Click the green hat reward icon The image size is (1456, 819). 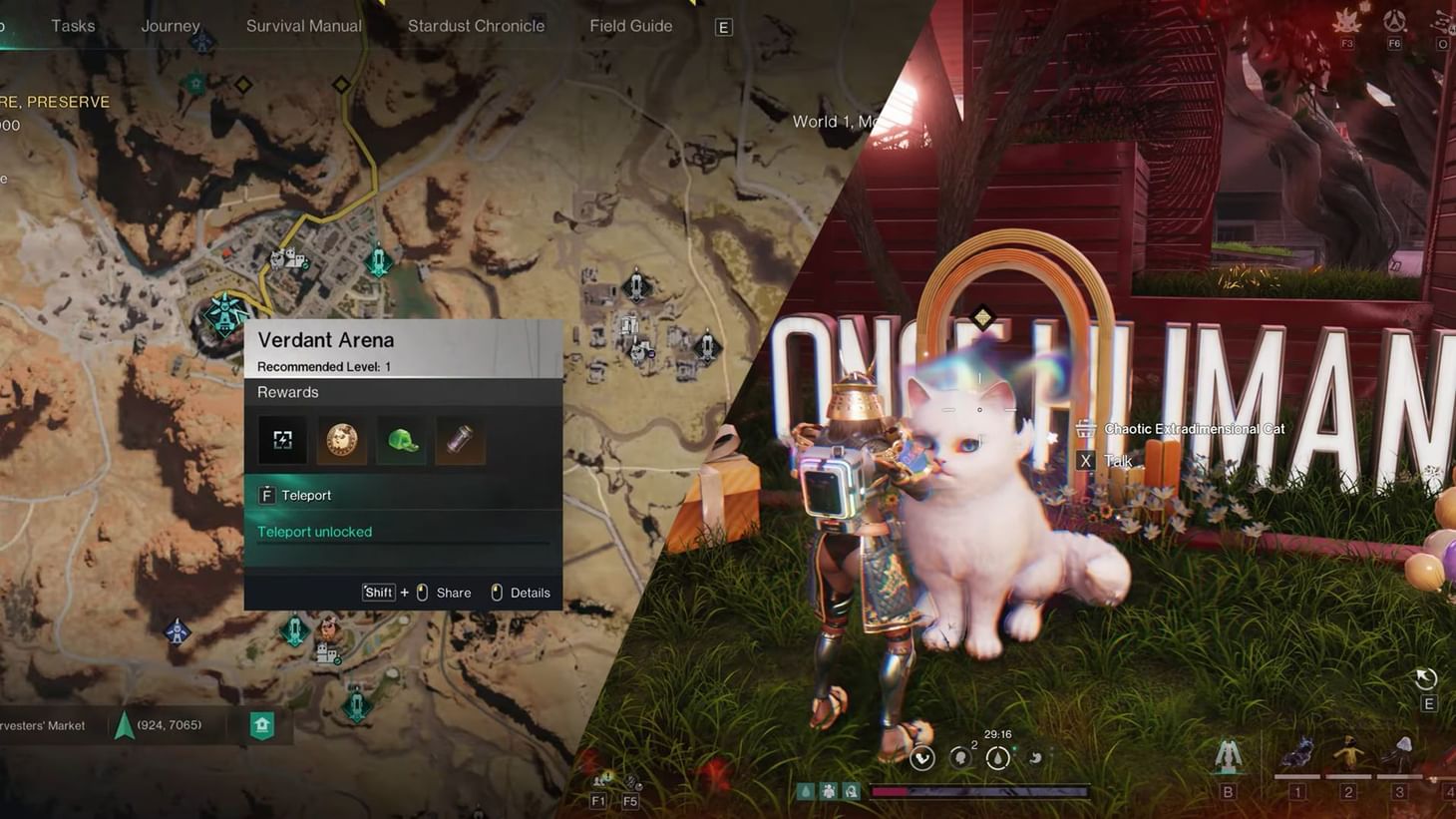401,439
